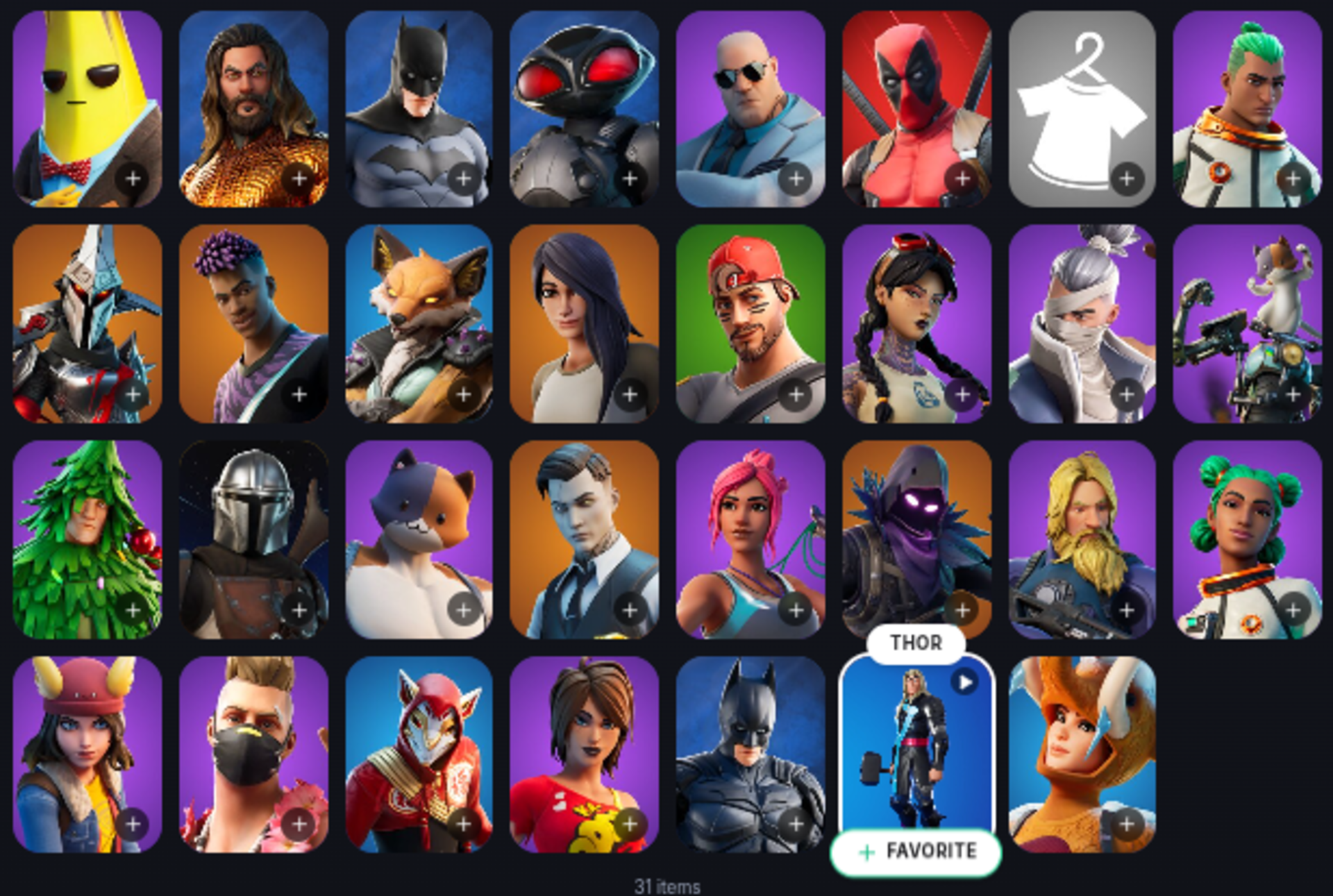The image size is (1333, 896).
Task: Click the THOR name label
Action: [918, 643]
